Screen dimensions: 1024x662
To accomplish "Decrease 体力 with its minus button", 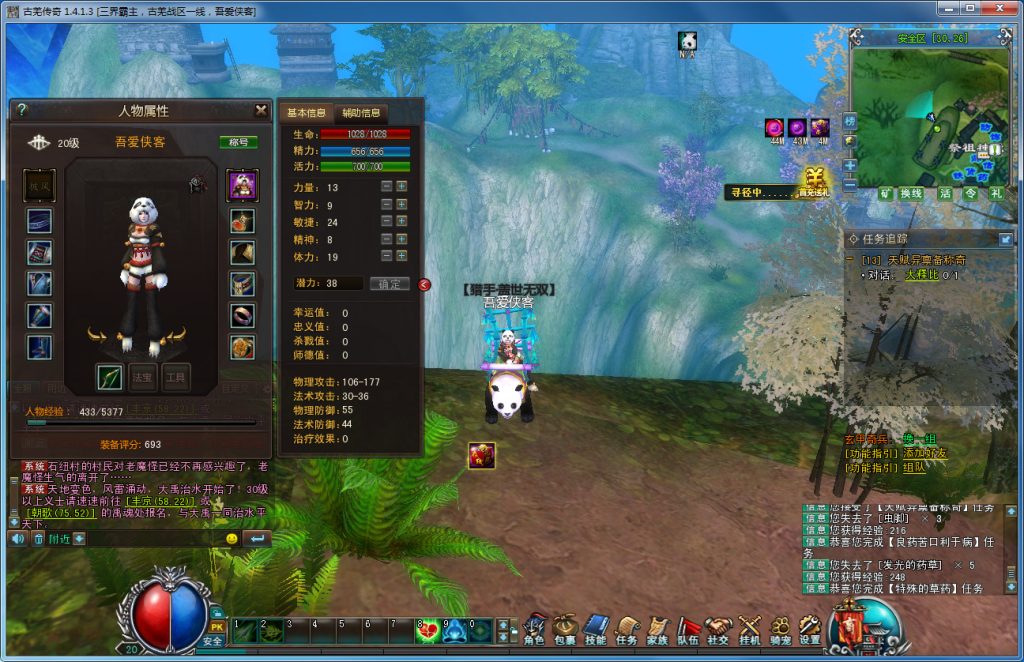I will pos(386,257).
